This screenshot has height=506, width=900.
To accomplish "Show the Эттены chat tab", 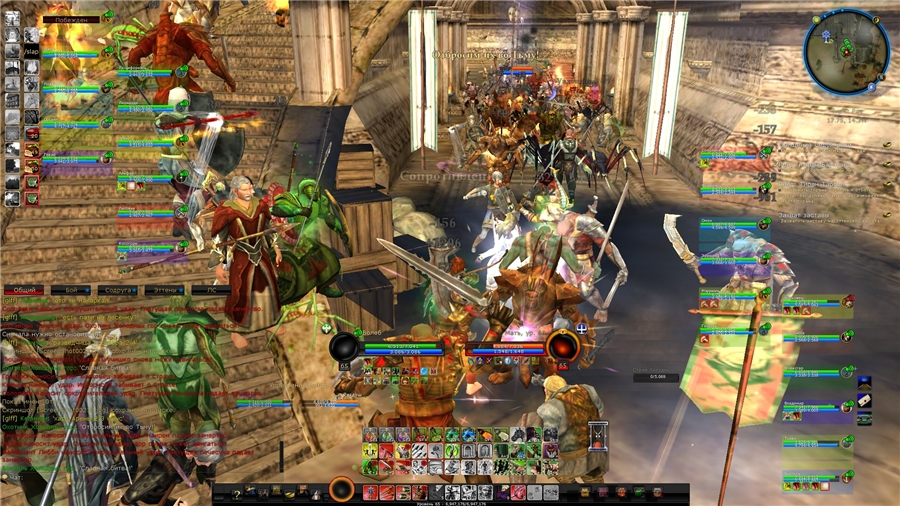I will pos(162,290).
